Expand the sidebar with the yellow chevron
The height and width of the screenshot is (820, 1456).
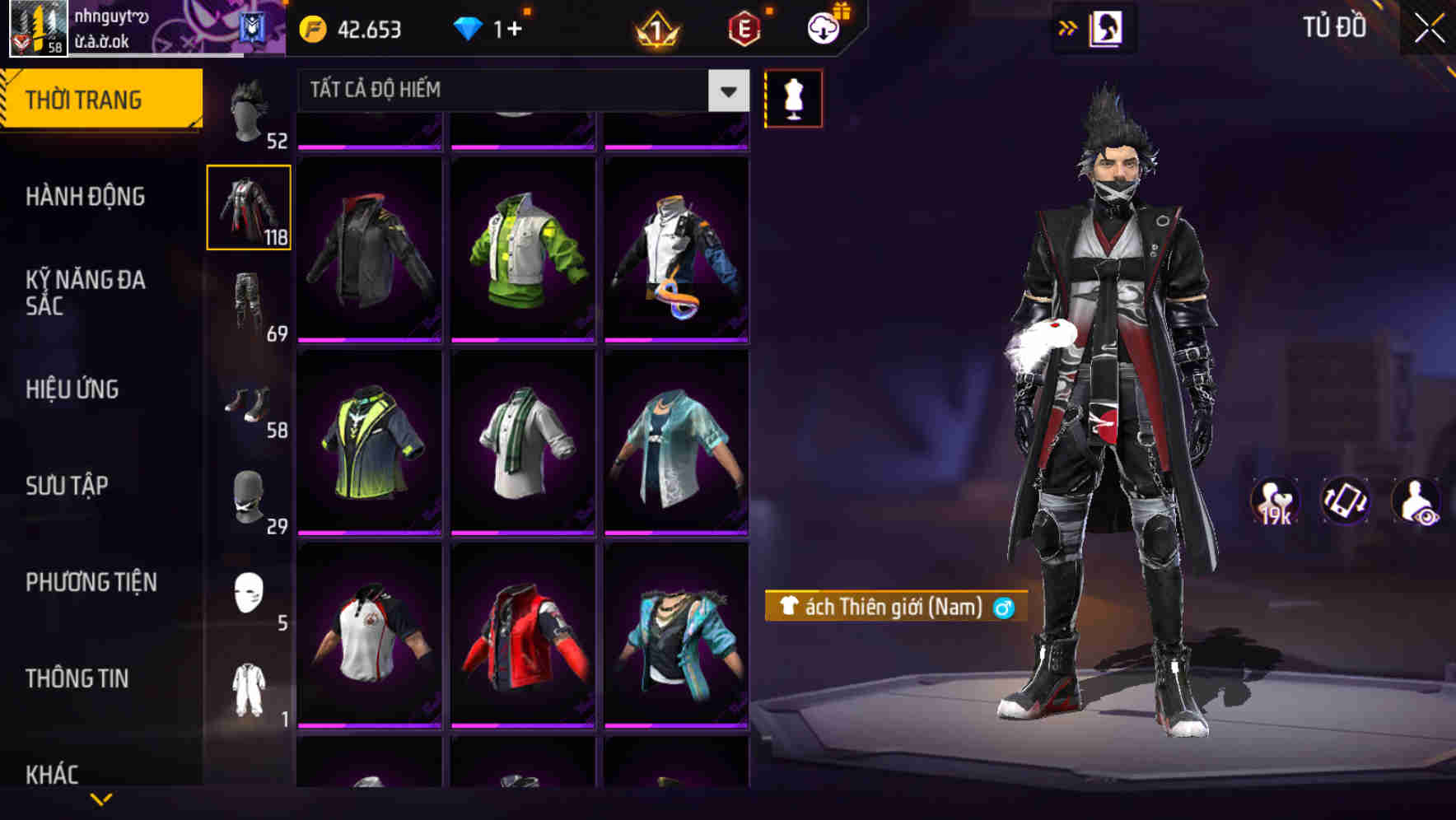point(1068,27)
